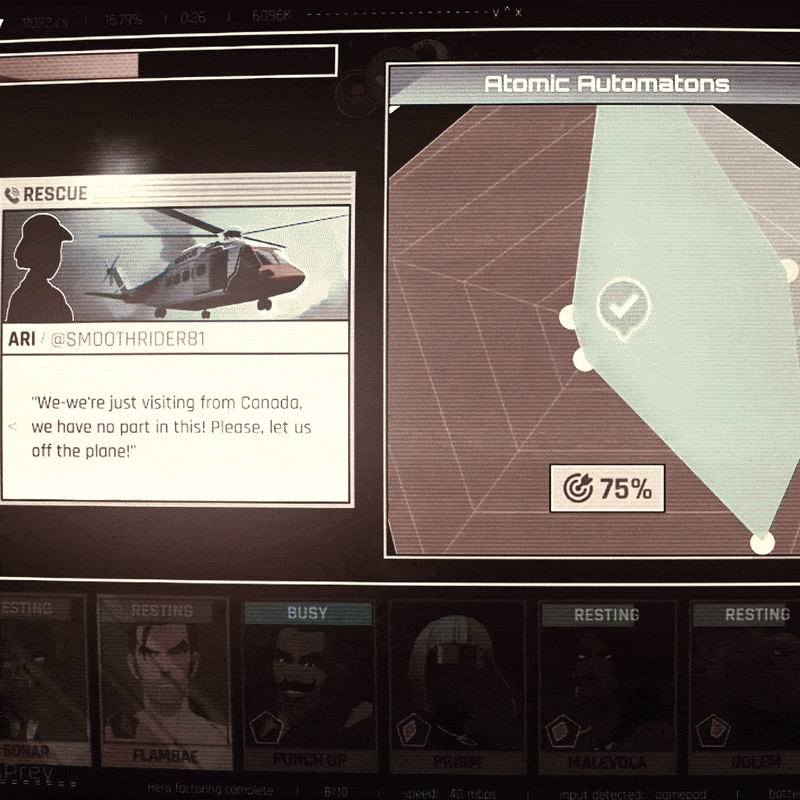This screenshot has width=800, height=800.
Task: Click the checkmark on the stat chart
Action: (x=623, y=306)
